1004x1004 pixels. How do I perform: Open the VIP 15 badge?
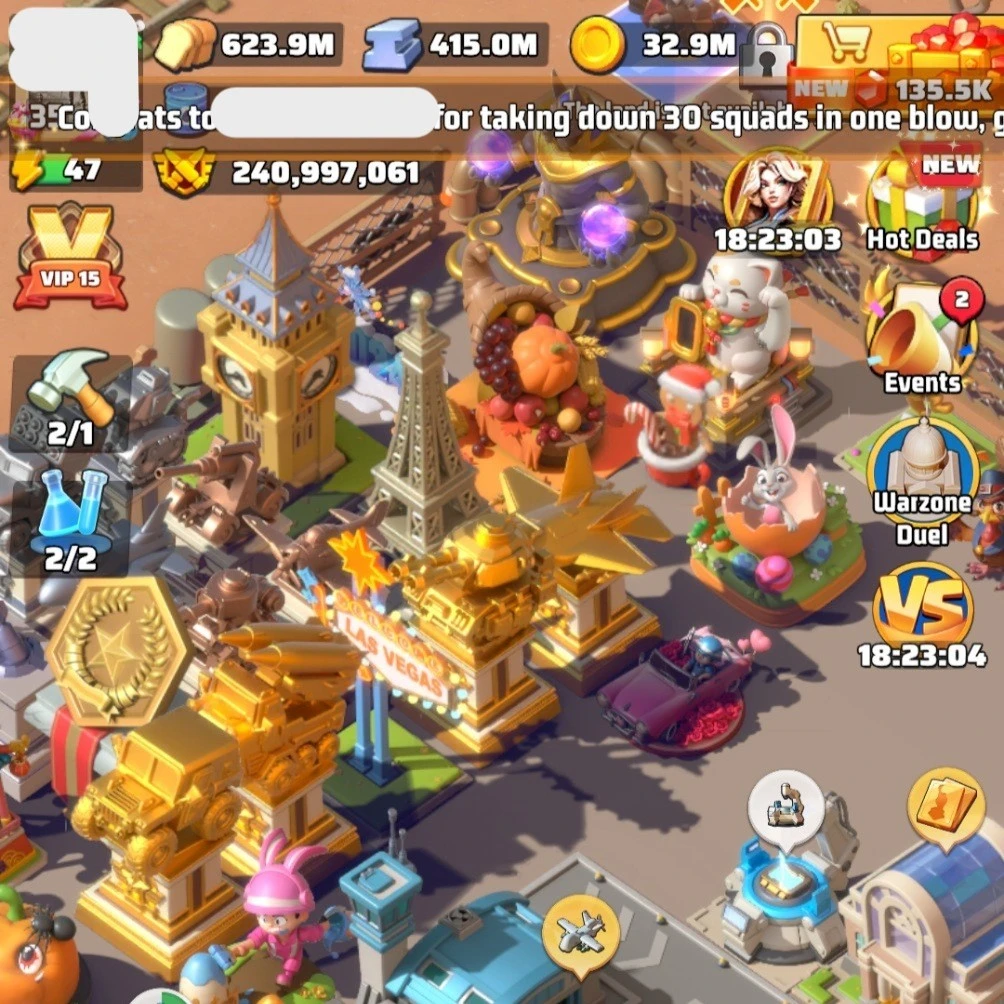tap(70, 257)
